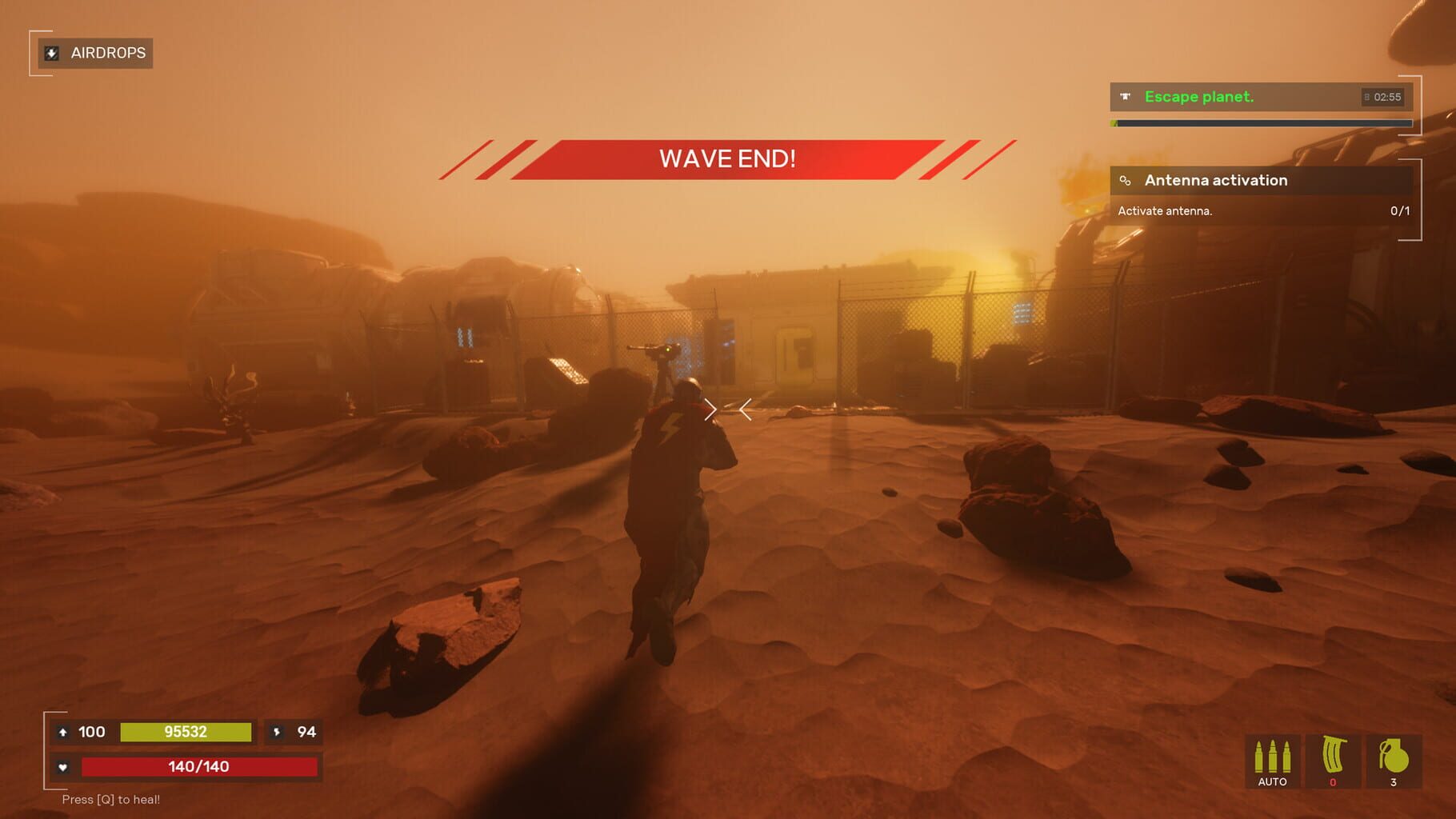Click the gears icon next to Antenna activation
The image size is (1456, 819).
pyautogui.click(x=1126, y=180)
